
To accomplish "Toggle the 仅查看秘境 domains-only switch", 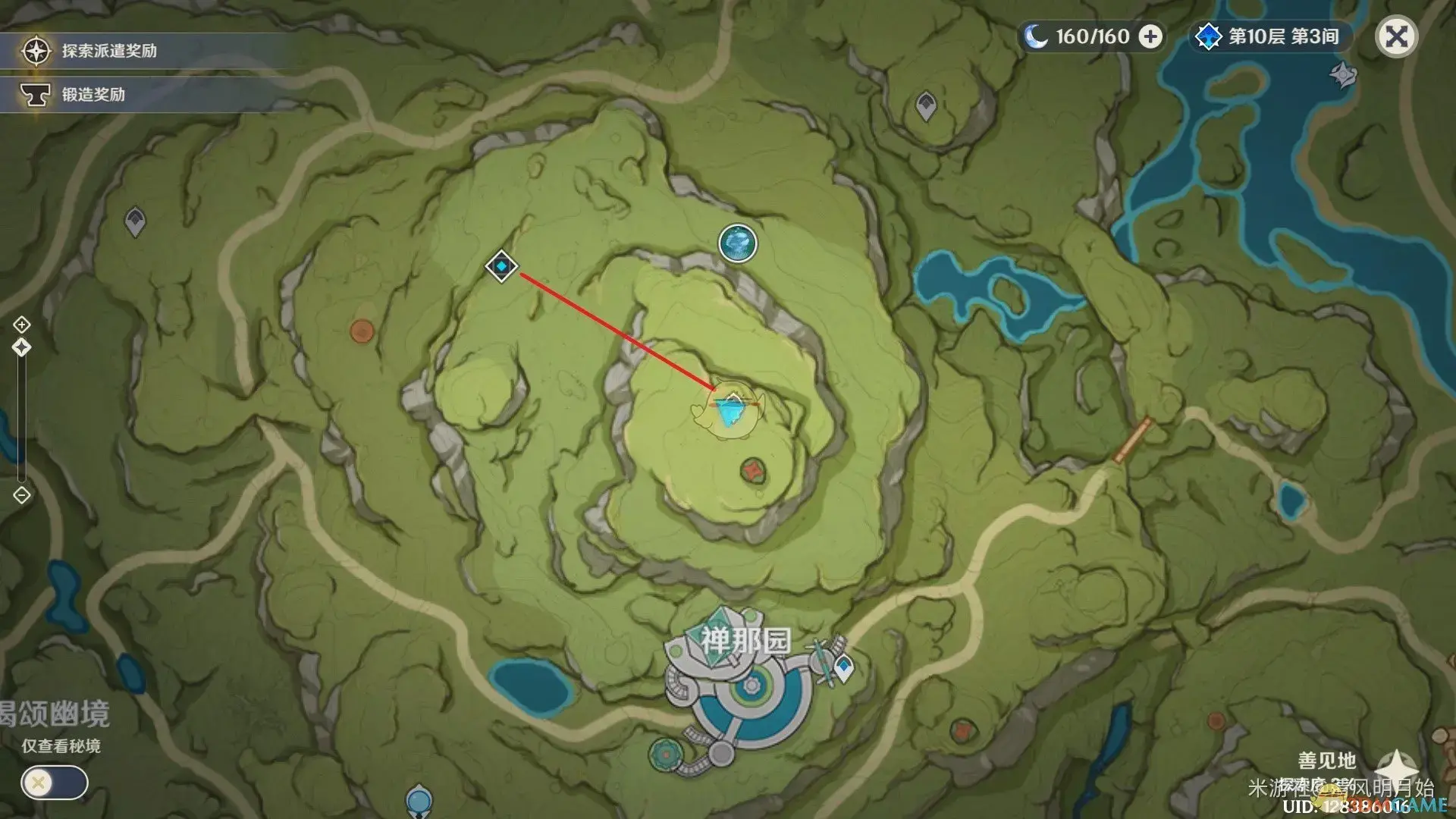I will click(55, 783).
